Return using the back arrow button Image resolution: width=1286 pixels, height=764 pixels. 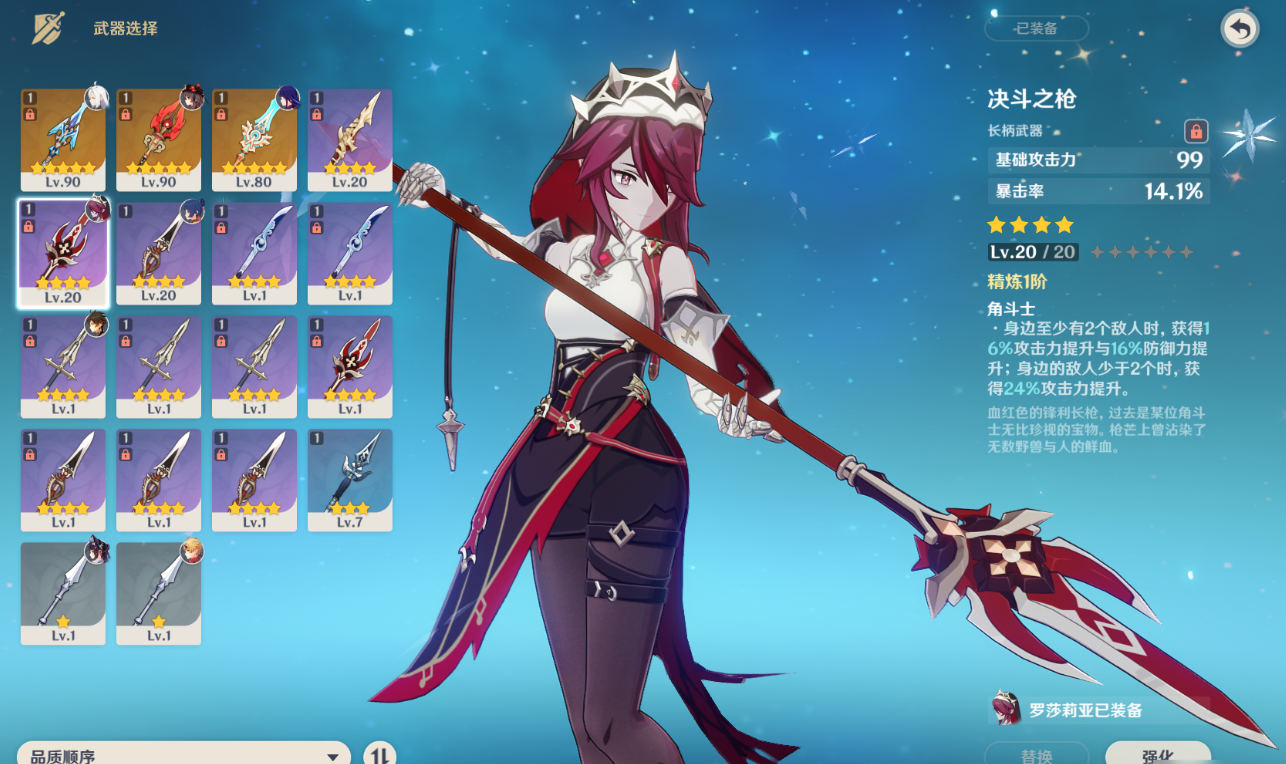(x=1240, y=29)
